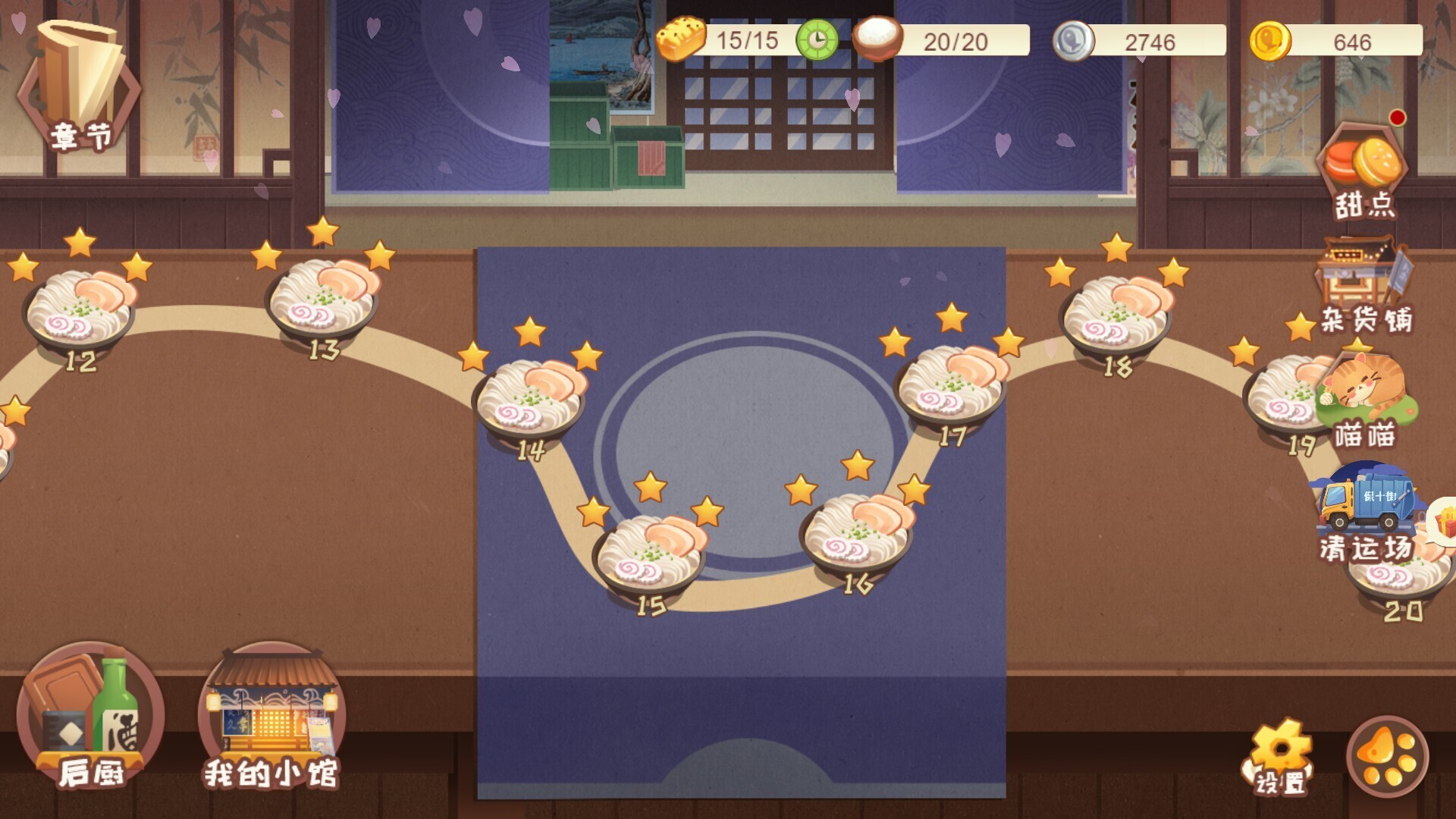Image resolution: width=1456 pixels, height=819 pixels.
Task: Click the rice bowl stamina icon
Action: 877,38
